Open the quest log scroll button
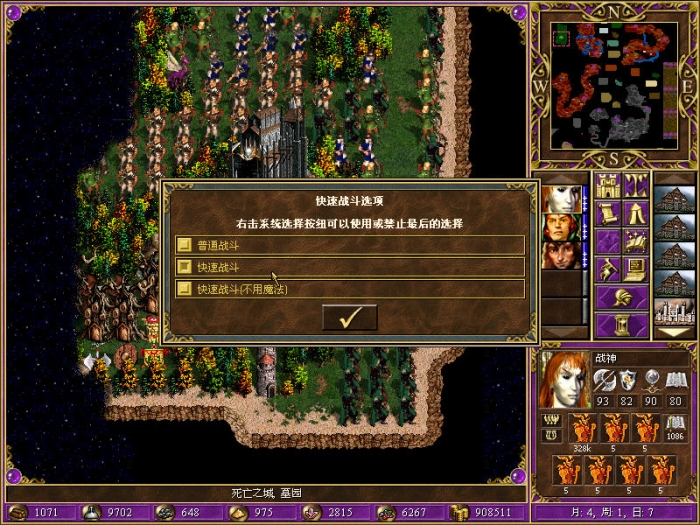 [607, 213]
